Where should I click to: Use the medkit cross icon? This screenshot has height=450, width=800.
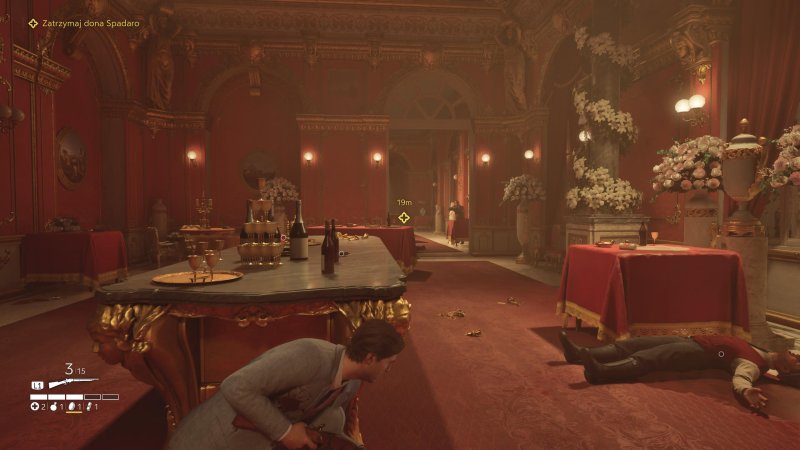[34, 407]
